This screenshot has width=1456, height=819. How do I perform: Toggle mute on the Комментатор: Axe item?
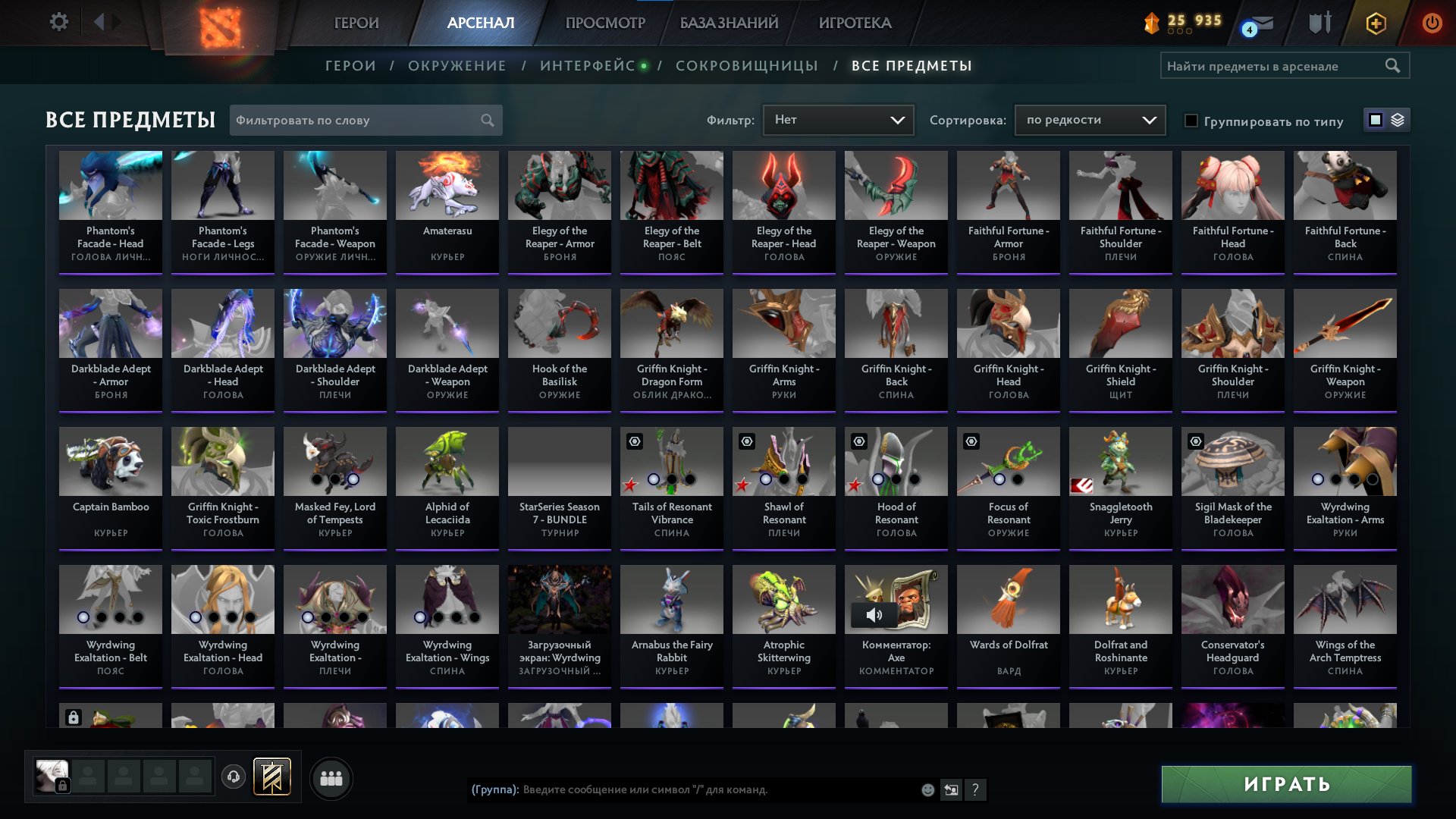pyautogui.click(x=874, y=615)
